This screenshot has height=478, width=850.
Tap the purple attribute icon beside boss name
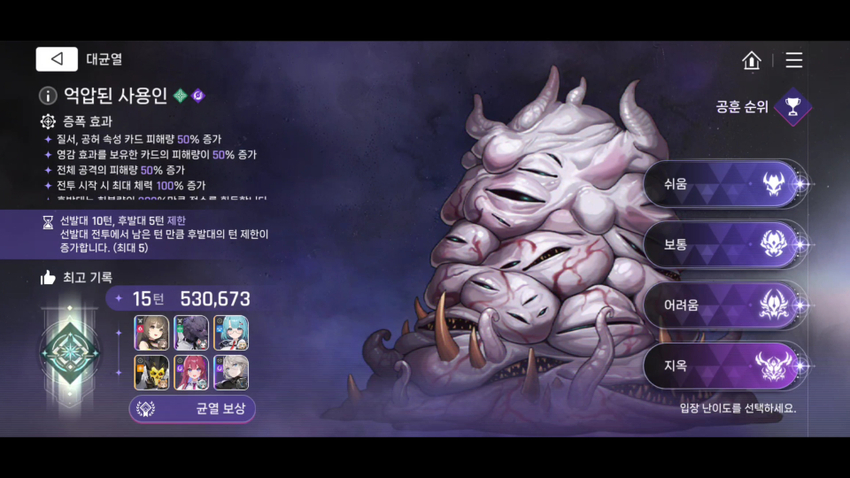pyautogui.click(x=198, y=96)
